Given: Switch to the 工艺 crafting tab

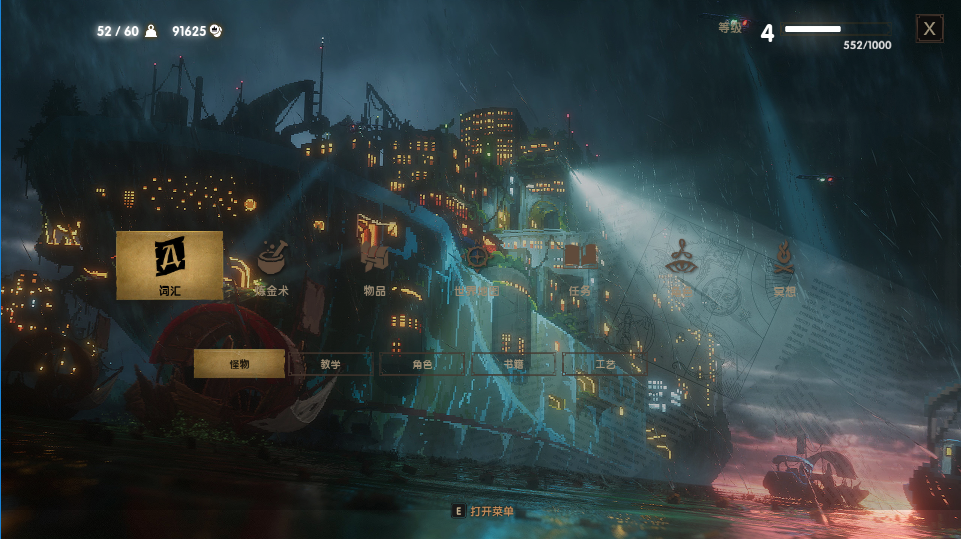Looking at the screenshot, I should click(x=605, y=364).
